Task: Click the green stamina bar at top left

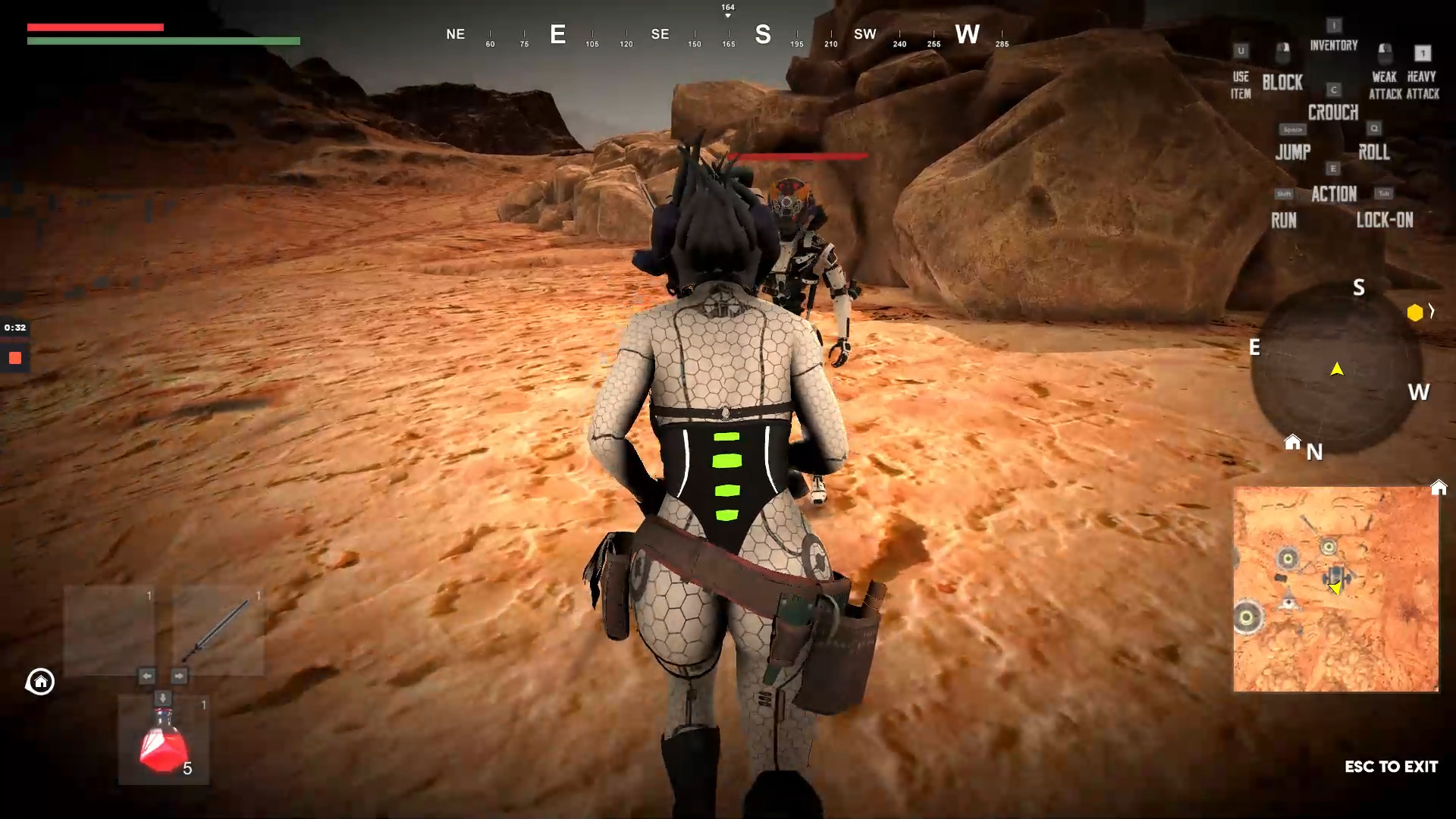Action: [163, 41]
